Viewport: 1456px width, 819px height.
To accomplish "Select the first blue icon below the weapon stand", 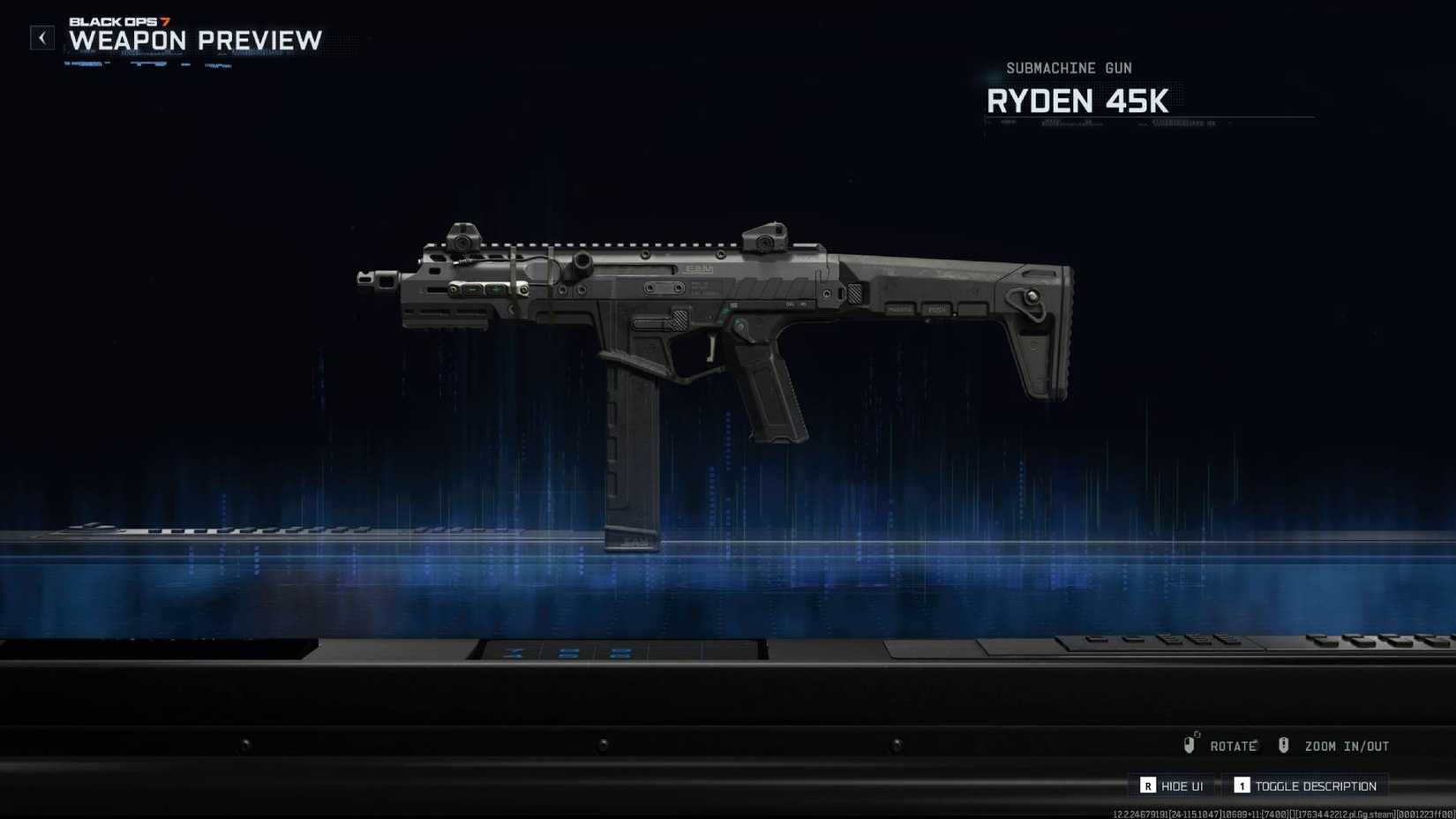I will tap(512, 653).
